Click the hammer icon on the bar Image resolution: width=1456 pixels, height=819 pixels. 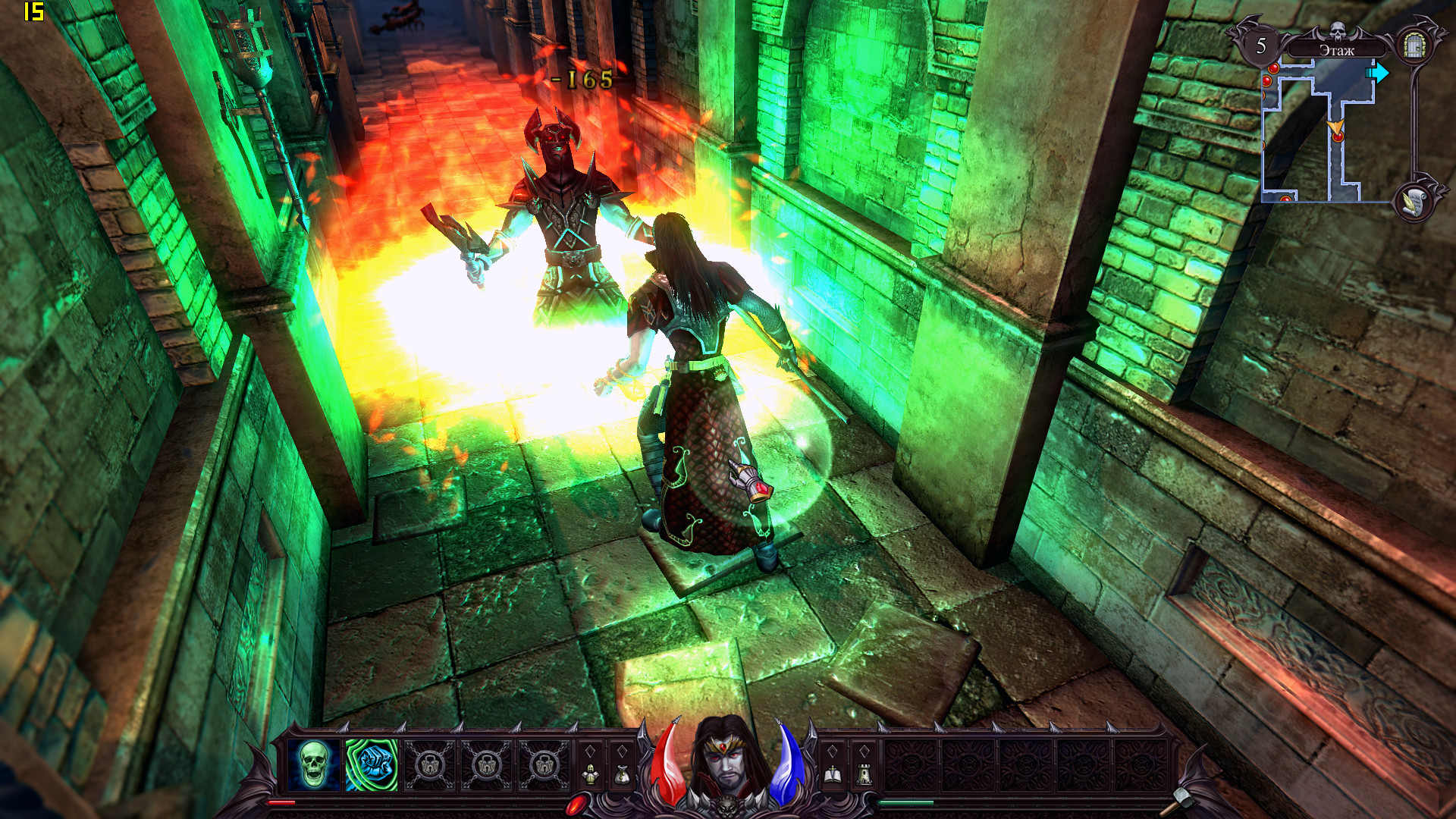point(1180,798)
